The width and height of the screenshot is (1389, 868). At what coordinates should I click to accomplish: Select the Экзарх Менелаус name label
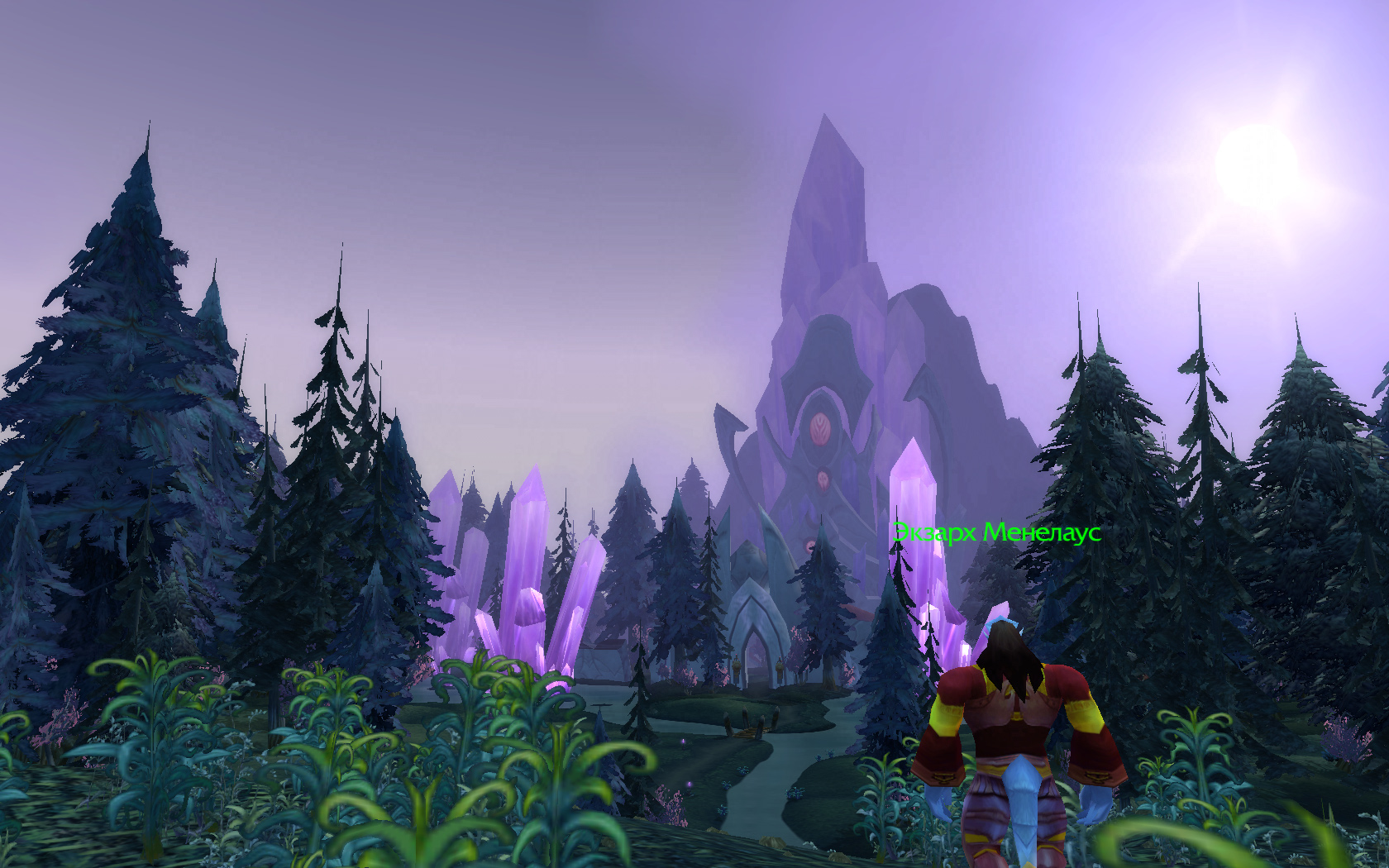point(996,533)
